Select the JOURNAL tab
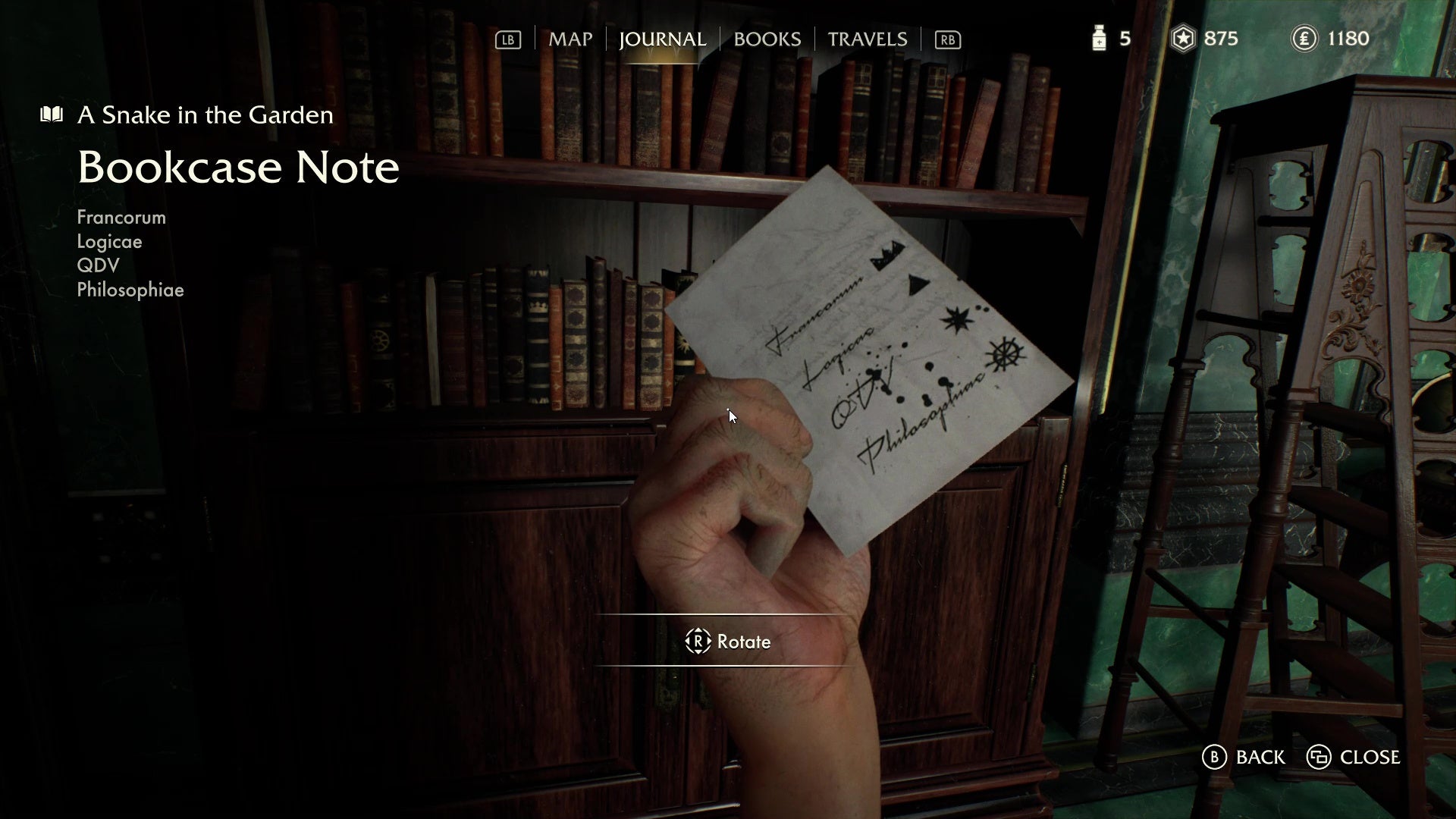This screenshot has width=1456, height=819. [661, 39]
